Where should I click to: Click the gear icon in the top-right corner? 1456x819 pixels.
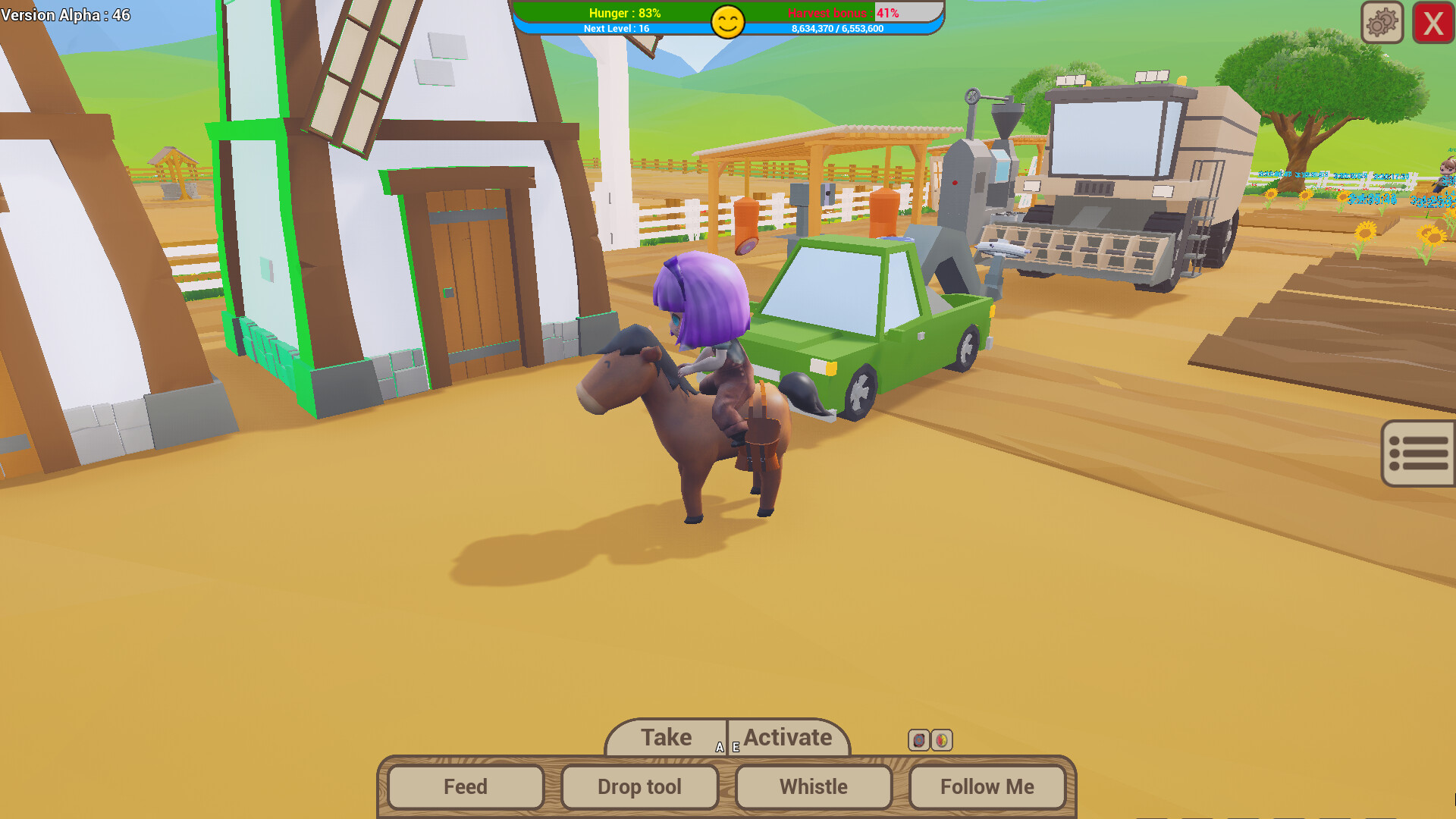coord(1382,21)
